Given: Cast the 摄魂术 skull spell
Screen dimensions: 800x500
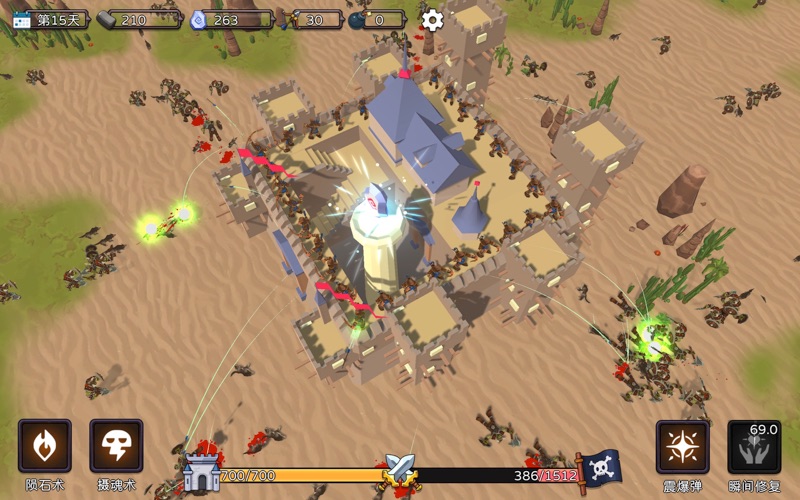Looking at the screenshot, I should [116, 446].
